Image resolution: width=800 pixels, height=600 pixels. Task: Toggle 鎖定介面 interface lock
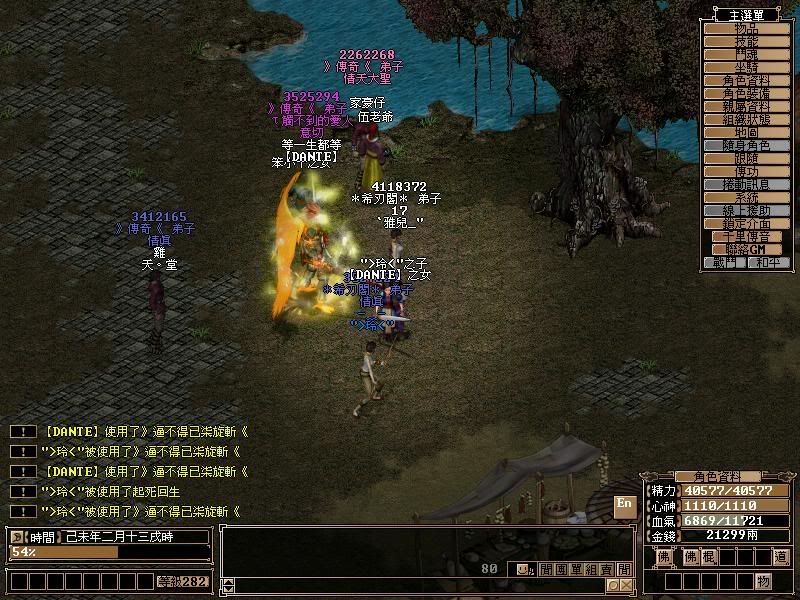[746, 224]
